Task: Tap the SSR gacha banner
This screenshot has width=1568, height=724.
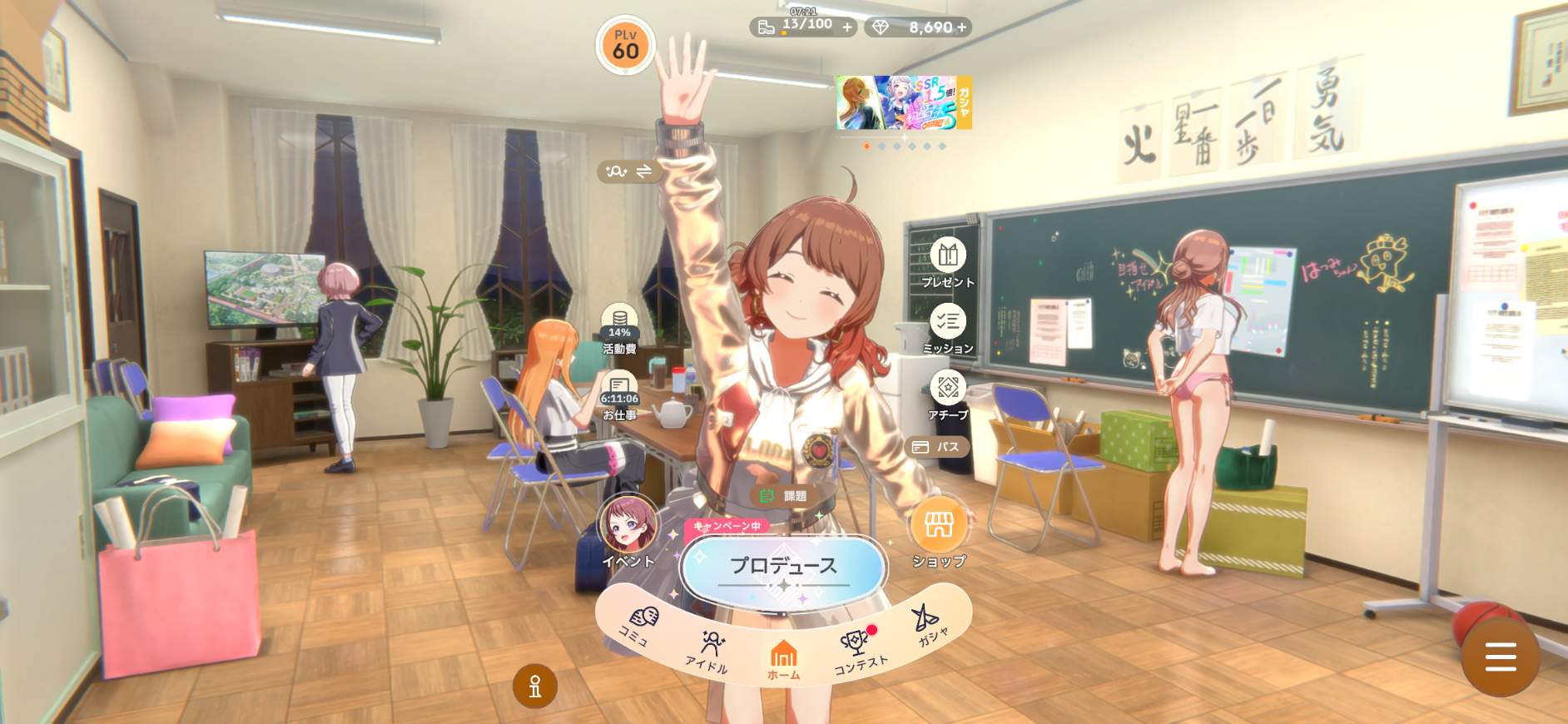Action: [904, 103]
